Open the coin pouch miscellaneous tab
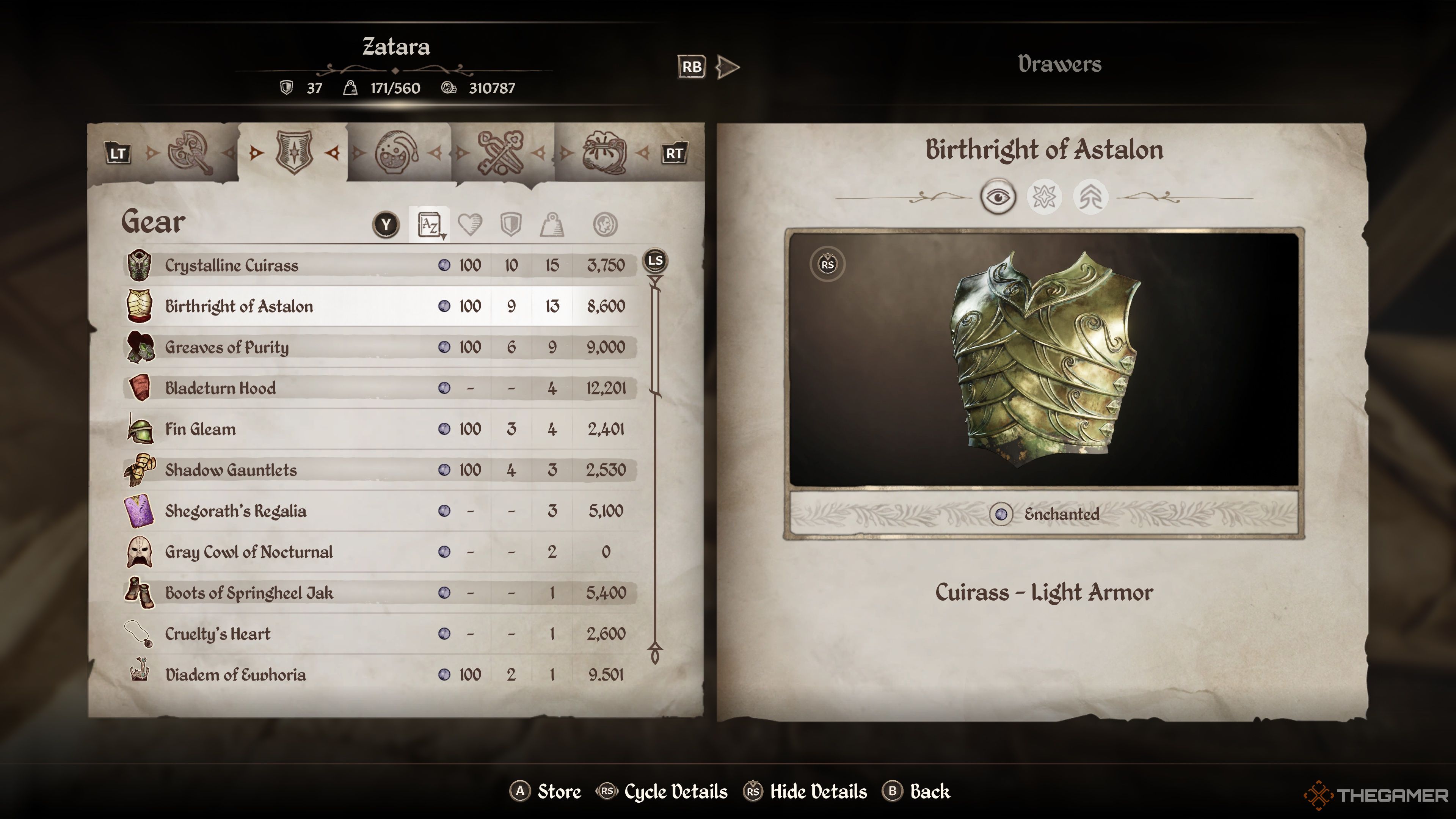 pos(604,152)
